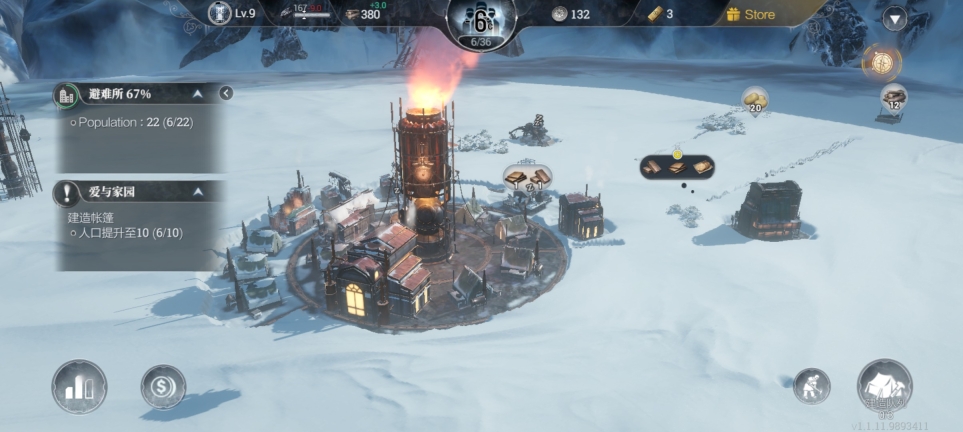Tap the silver coin currency counter
The image size is (963, 432).
[568, 14]
